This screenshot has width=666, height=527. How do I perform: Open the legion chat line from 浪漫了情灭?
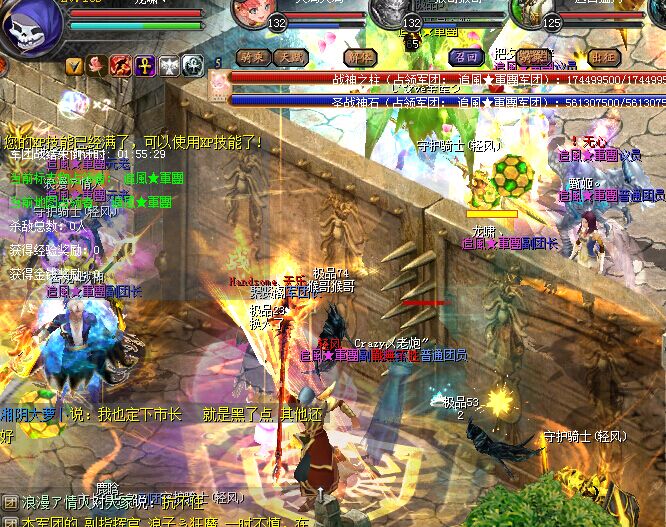point(120,499)
